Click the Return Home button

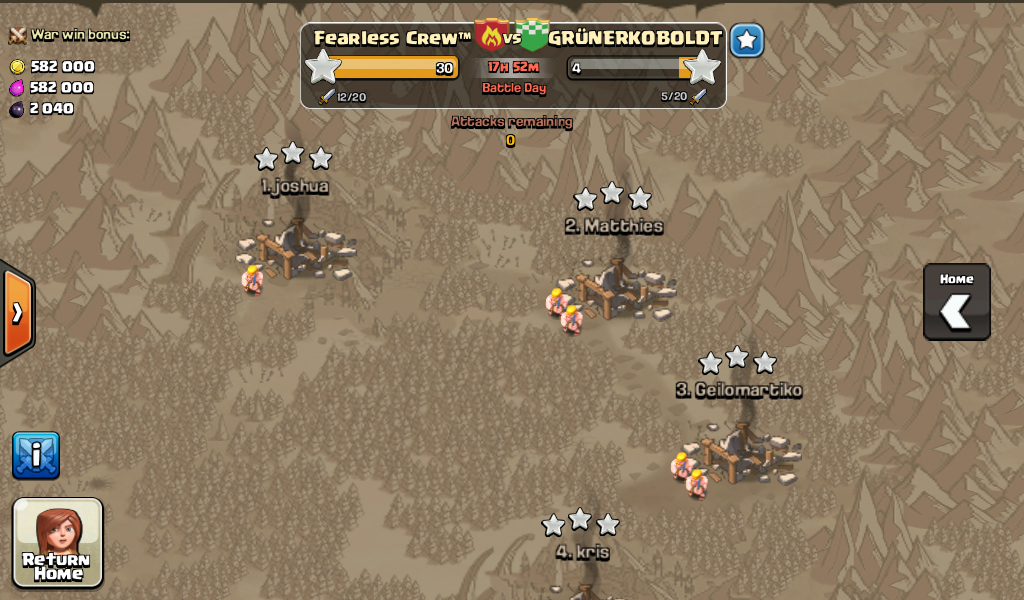click(58, 541)
